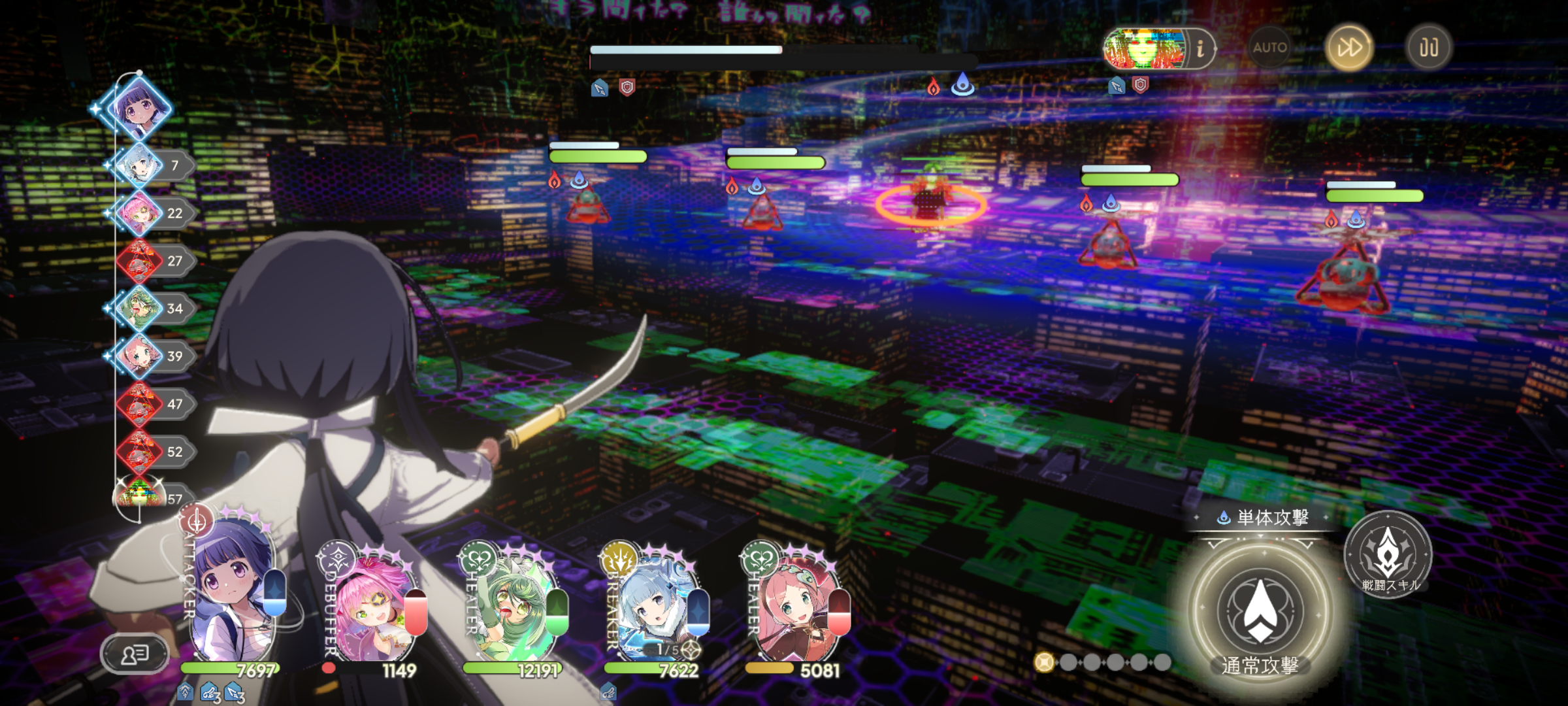The height and width of the screenshot is (706, 1568).
Task: Pause the battle
Action: [x=1428, y=47]
